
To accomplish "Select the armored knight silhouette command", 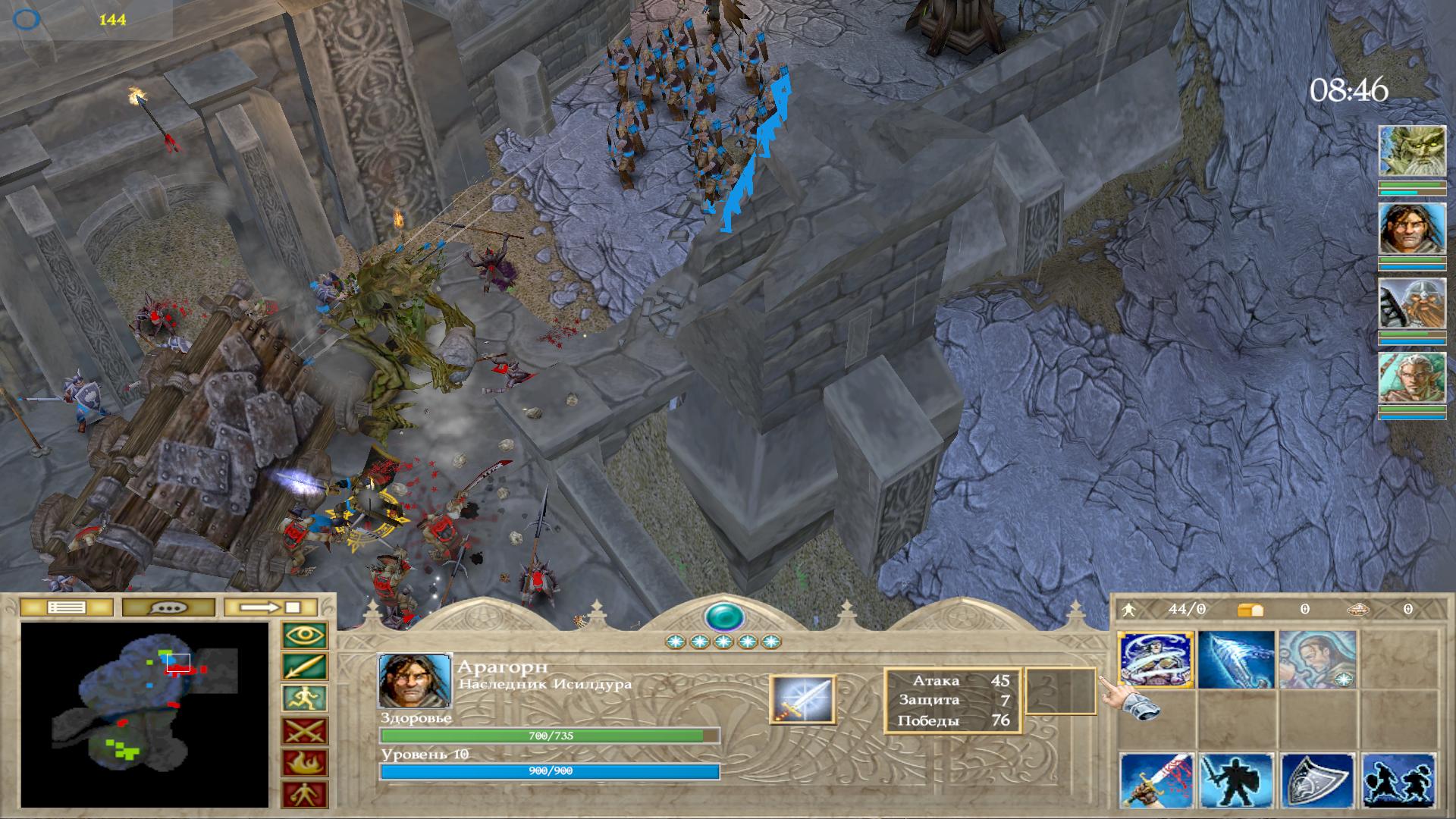I will click(1236, 781).
